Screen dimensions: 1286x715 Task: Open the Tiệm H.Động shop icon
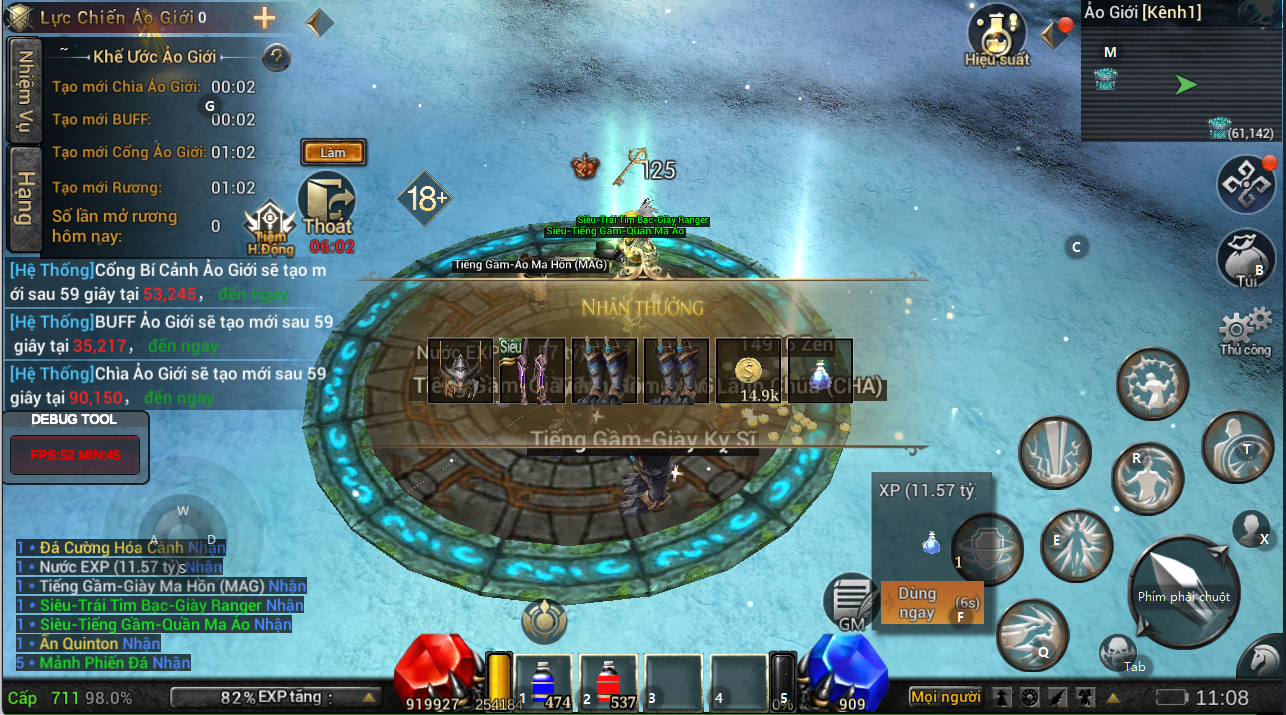click(269, 227)
